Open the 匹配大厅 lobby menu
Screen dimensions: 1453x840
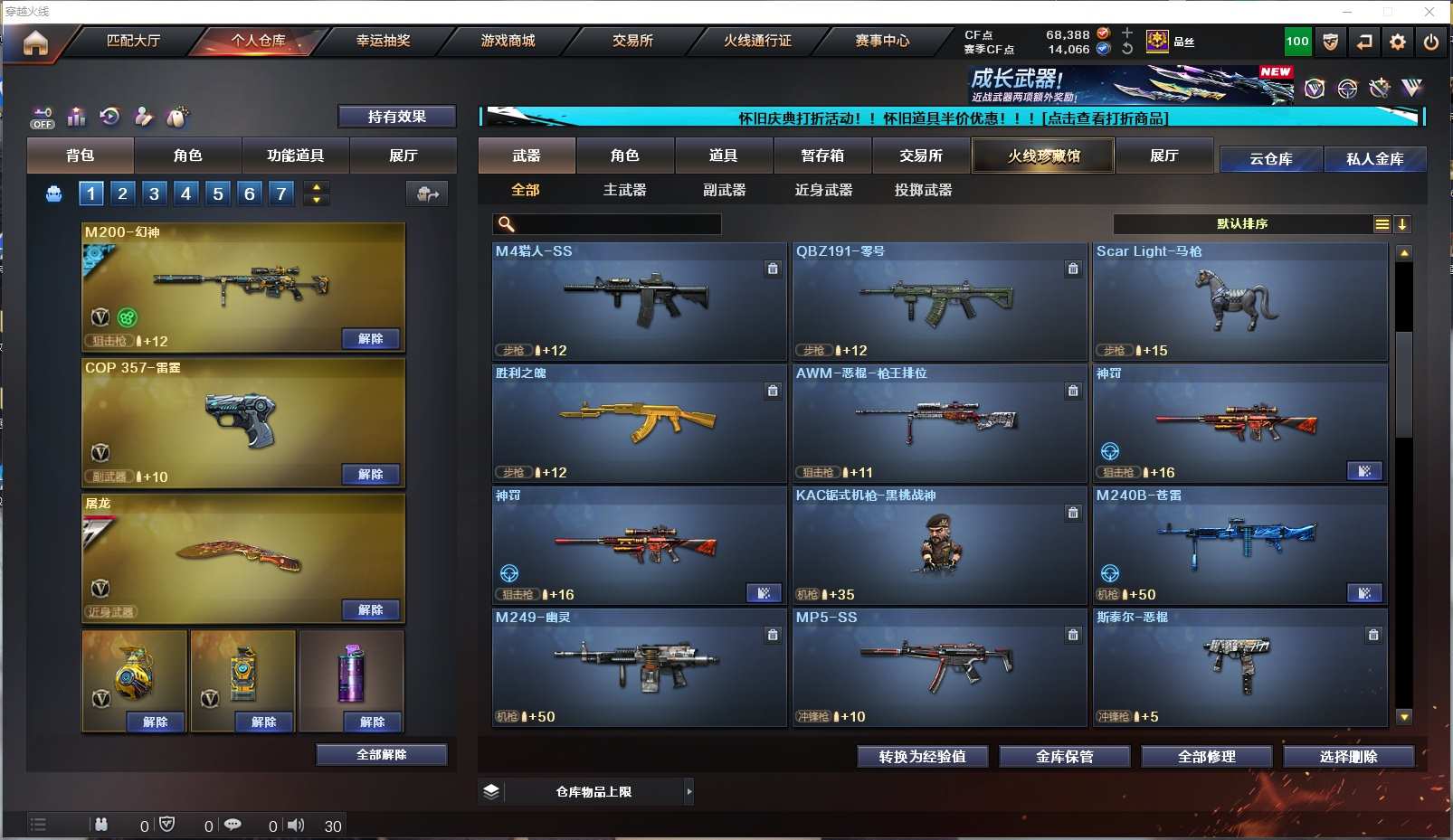133,41
